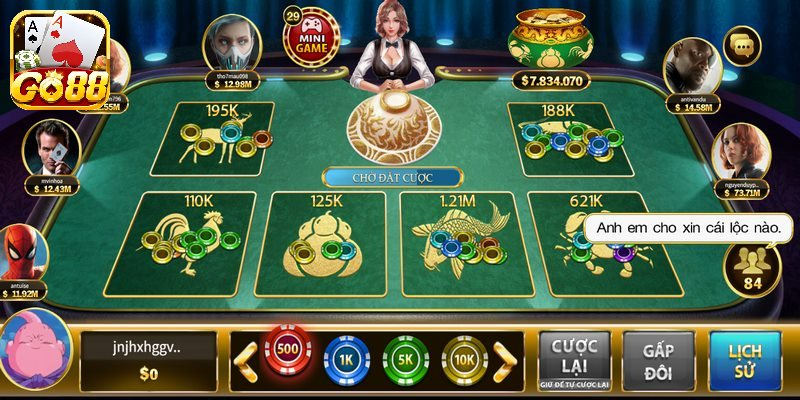Open the chat bubble icon

(741, 46)
